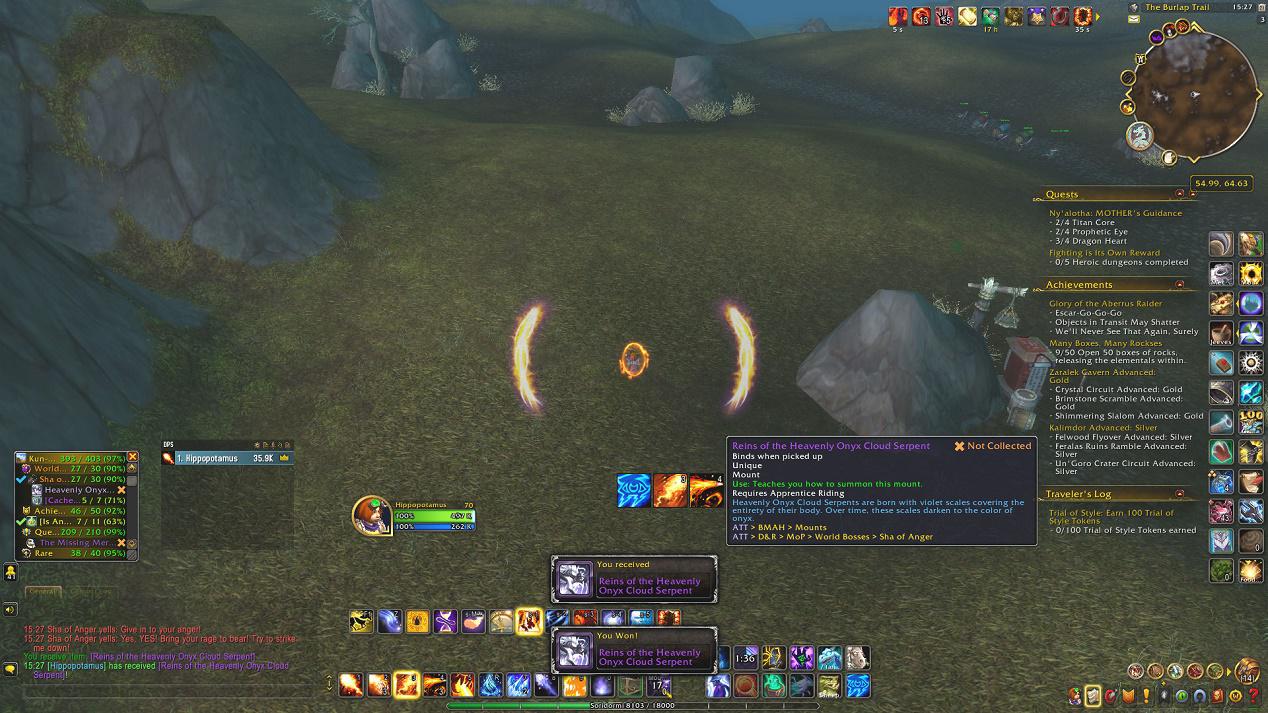This screenshot has width=1268, height=713.
Task: Click the Hippopotamus player portrait
Action: coord(370,514)
